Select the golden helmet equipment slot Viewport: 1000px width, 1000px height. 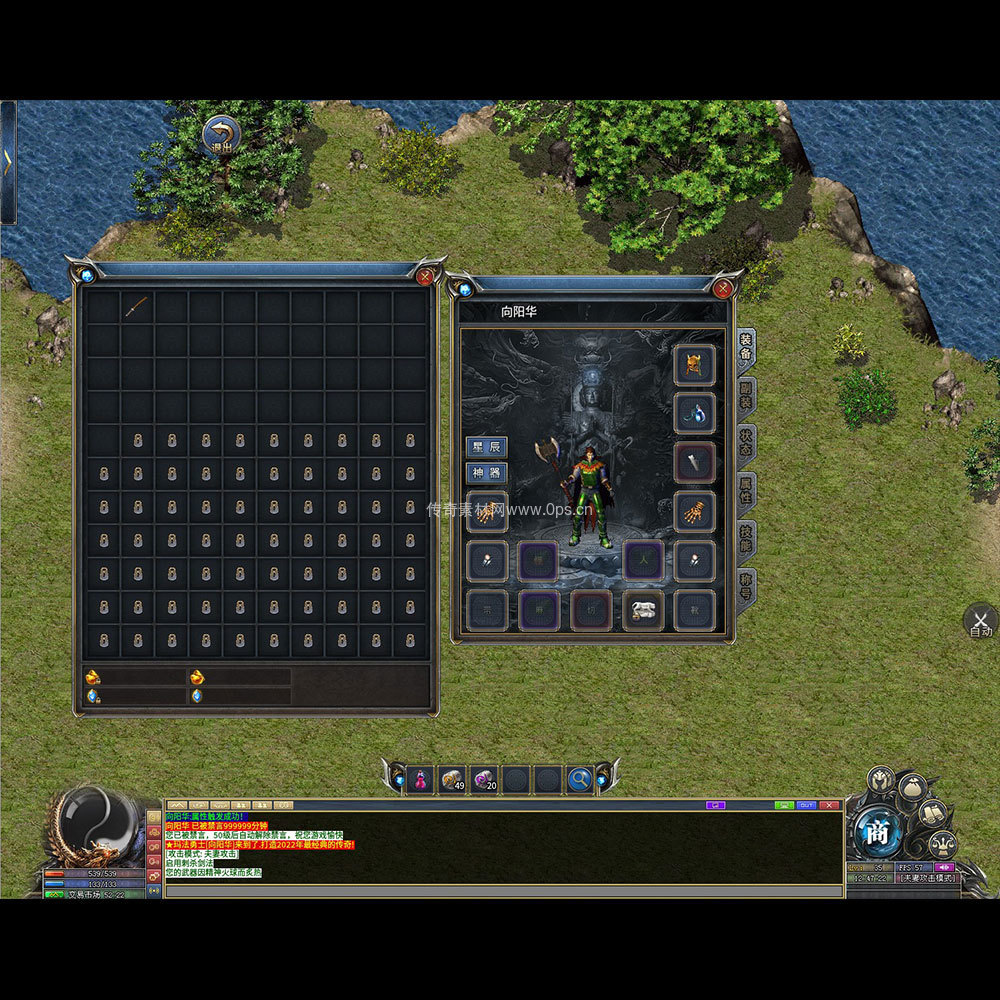[x=694, y=365]
